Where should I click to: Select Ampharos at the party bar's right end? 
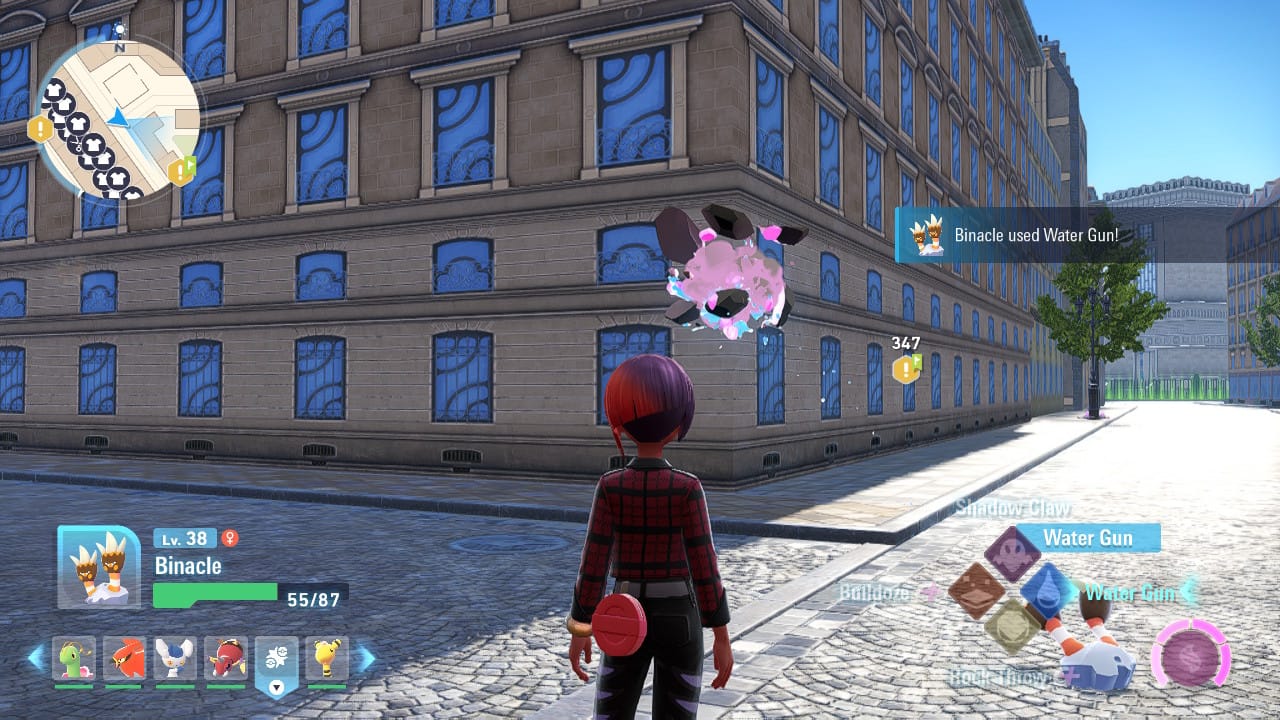tap(327, 658)
